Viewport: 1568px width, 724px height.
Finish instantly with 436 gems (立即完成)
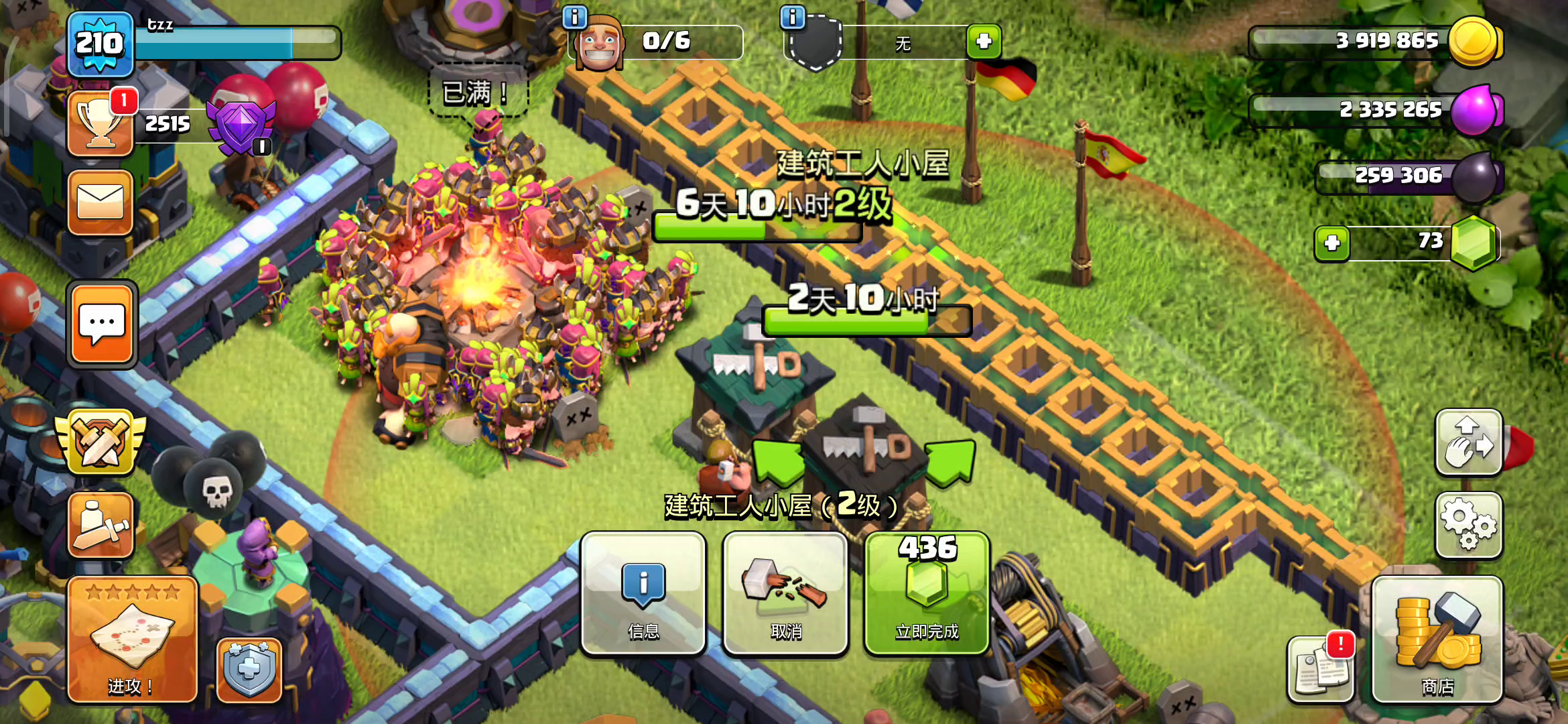[x=927, y=594]
